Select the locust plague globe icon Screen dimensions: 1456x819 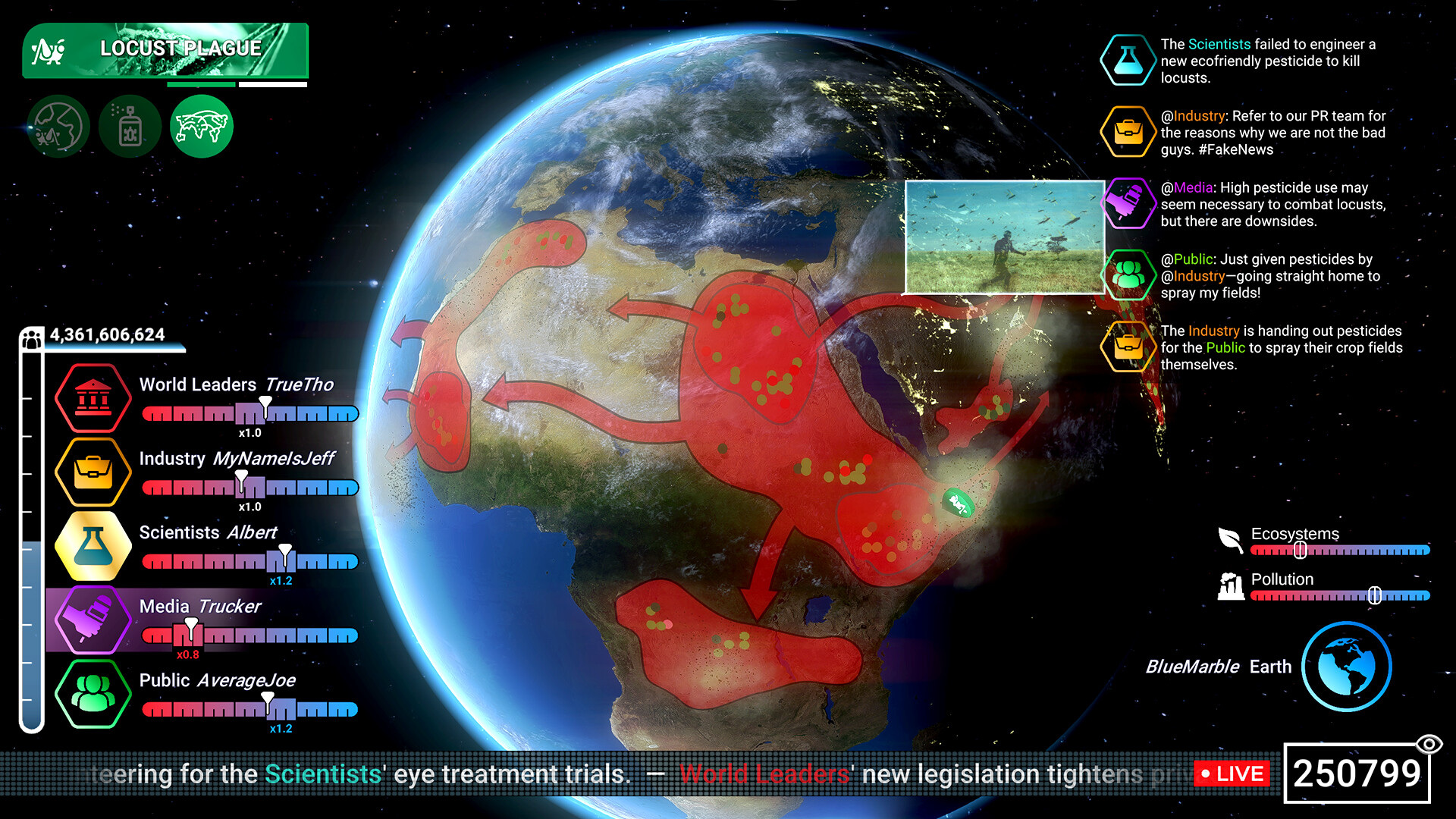point(59,125)
